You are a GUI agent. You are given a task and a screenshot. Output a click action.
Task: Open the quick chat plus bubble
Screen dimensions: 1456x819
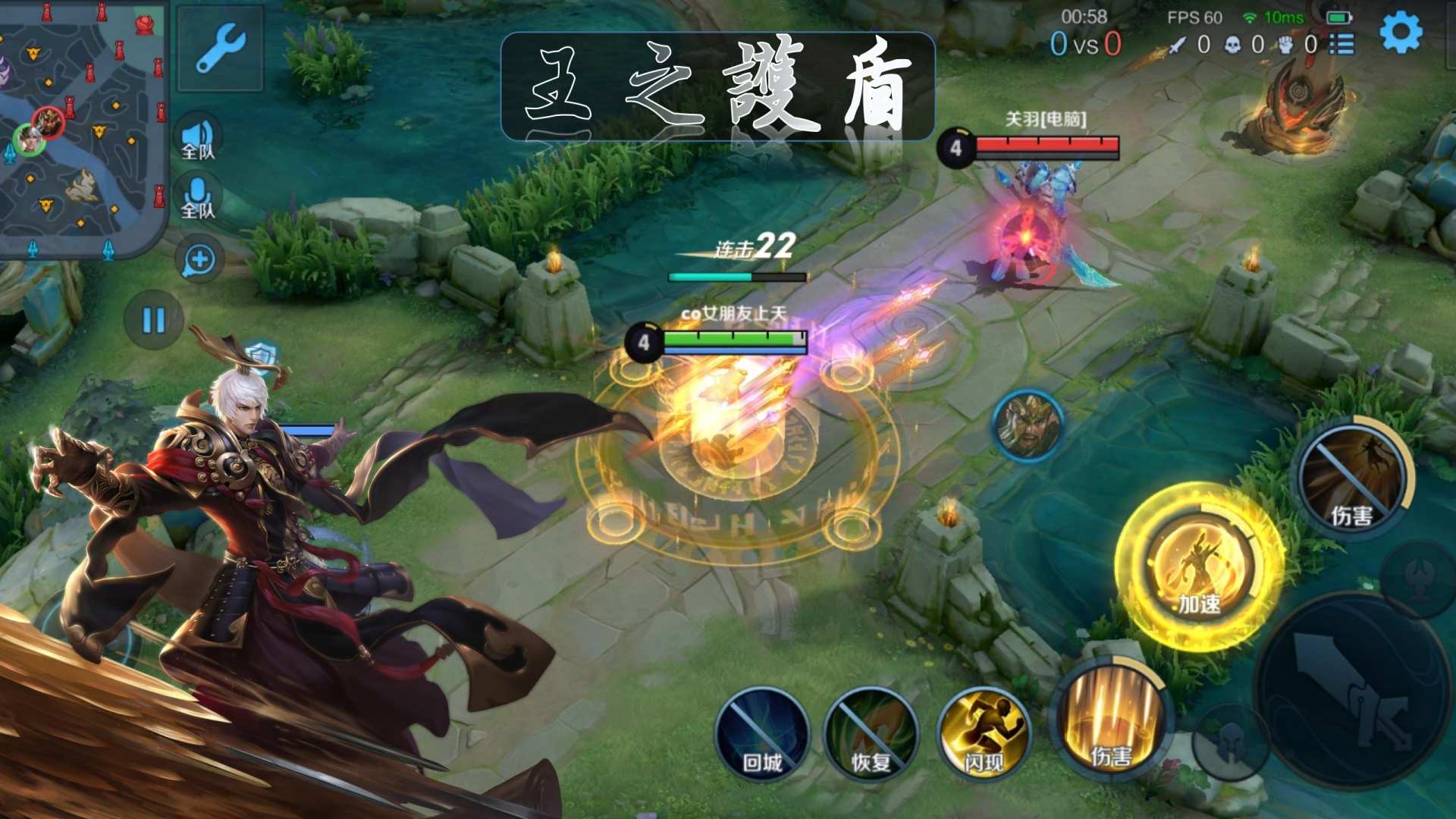pyautogui.click(x=199, y=260)
